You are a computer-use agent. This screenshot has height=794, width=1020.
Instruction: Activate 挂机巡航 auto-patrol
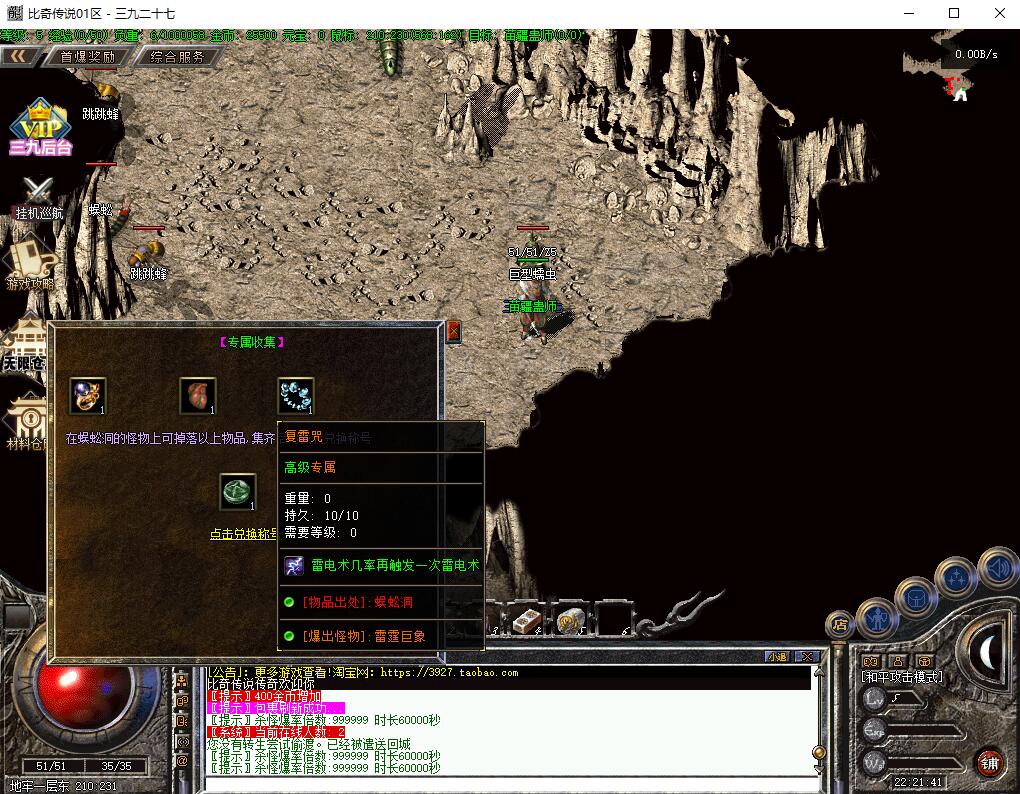tap(39, 197)
